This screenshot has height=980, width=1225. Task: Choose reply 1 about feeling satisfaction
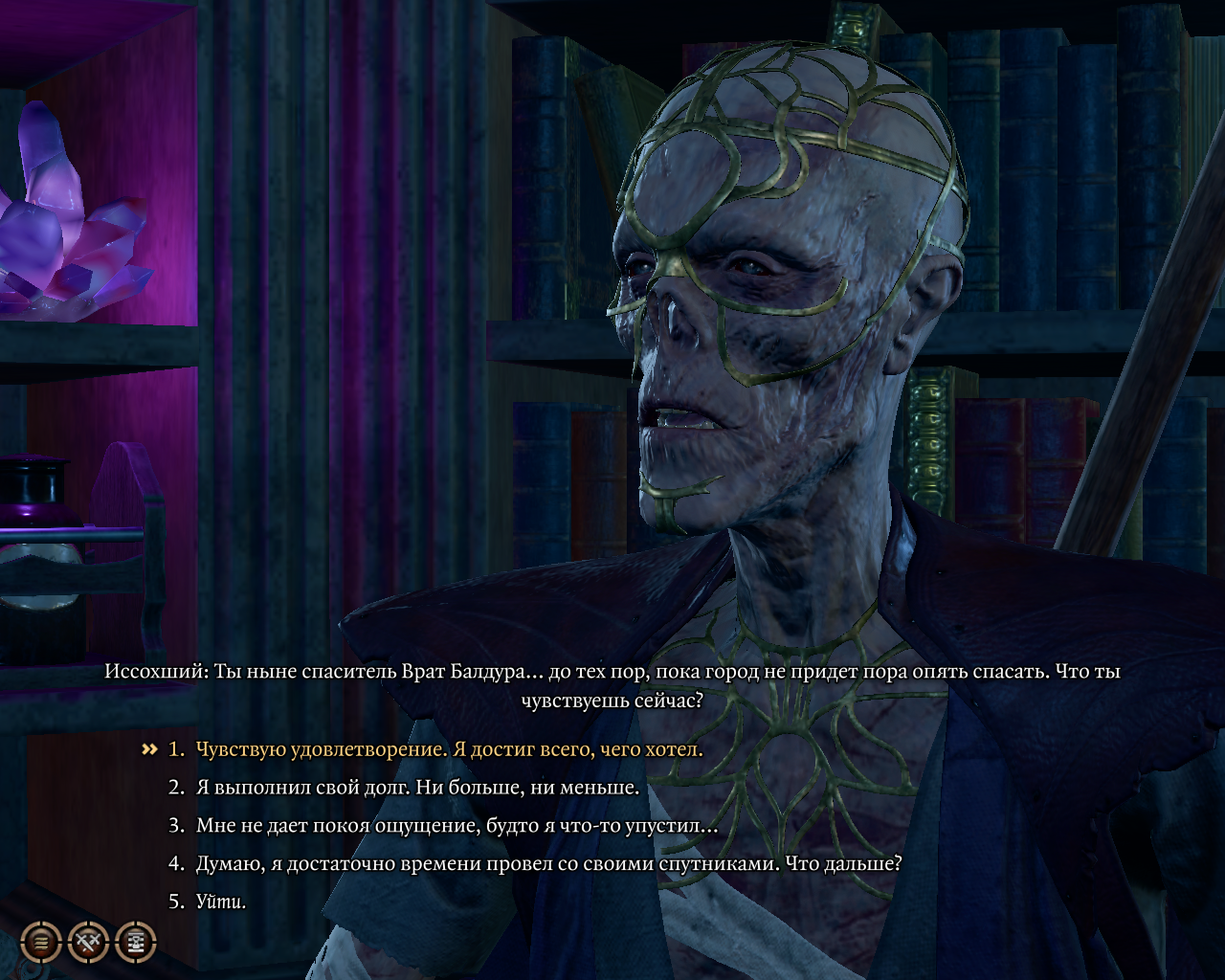coord(449,749)
